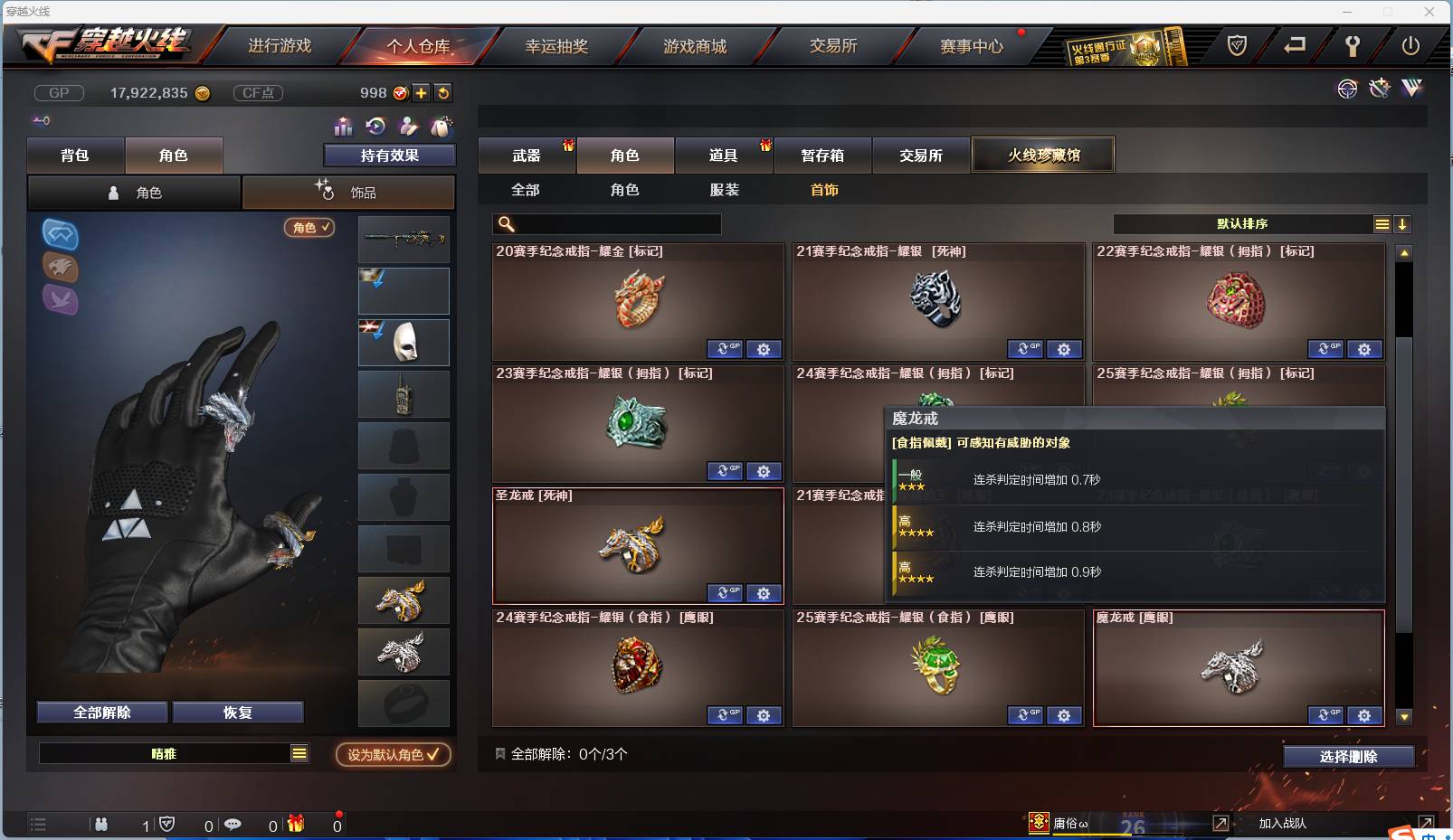
Task: Click the restore-history circular arrow icon
Action: [376, 127]
